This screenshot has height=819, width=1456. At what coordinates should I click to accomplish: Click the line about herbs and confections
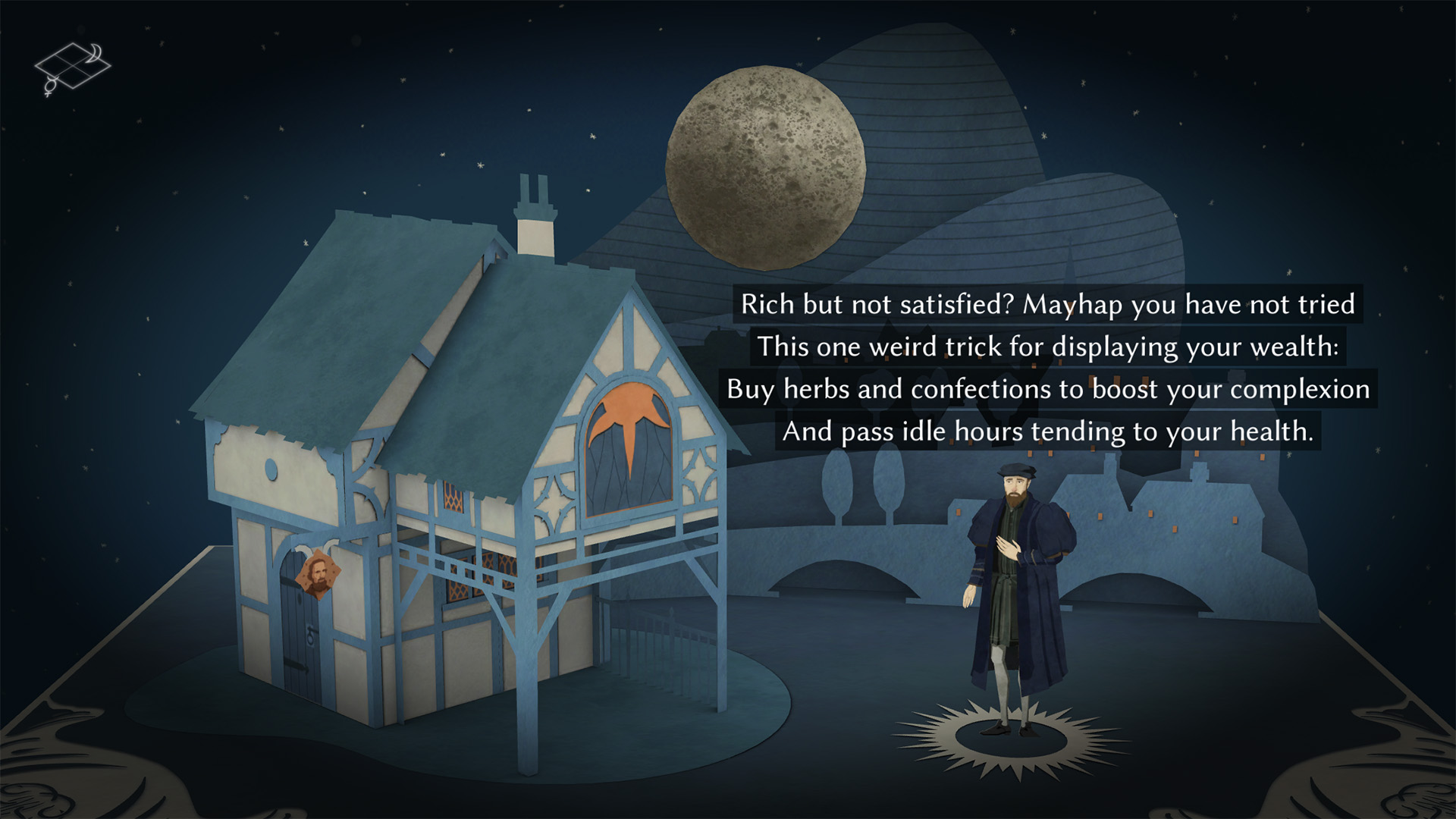(x=1048, y=390)
